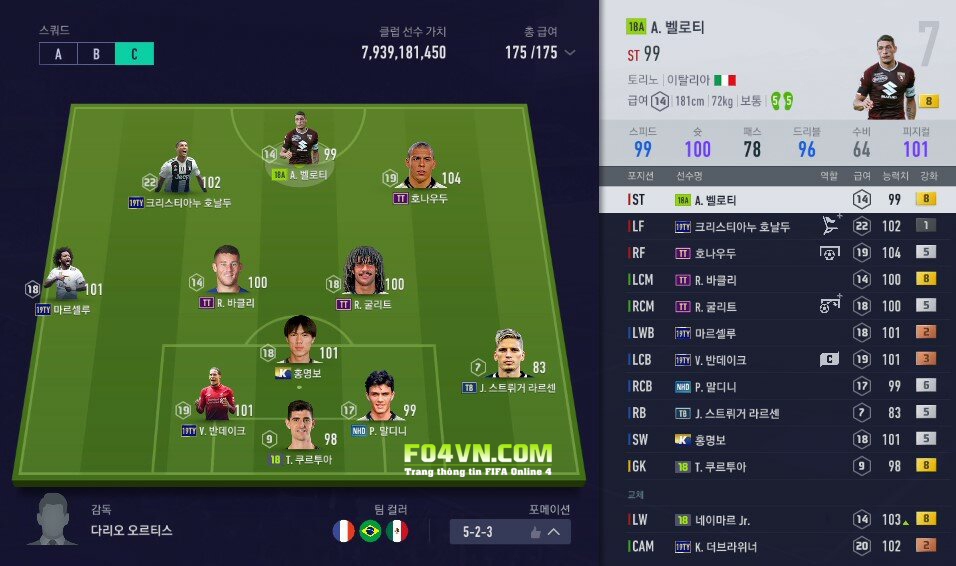Viewport: 956px width, 566px height.
Task: Select substitute 네이마르 Jr. list row
Action: click(x=777, y=519)
